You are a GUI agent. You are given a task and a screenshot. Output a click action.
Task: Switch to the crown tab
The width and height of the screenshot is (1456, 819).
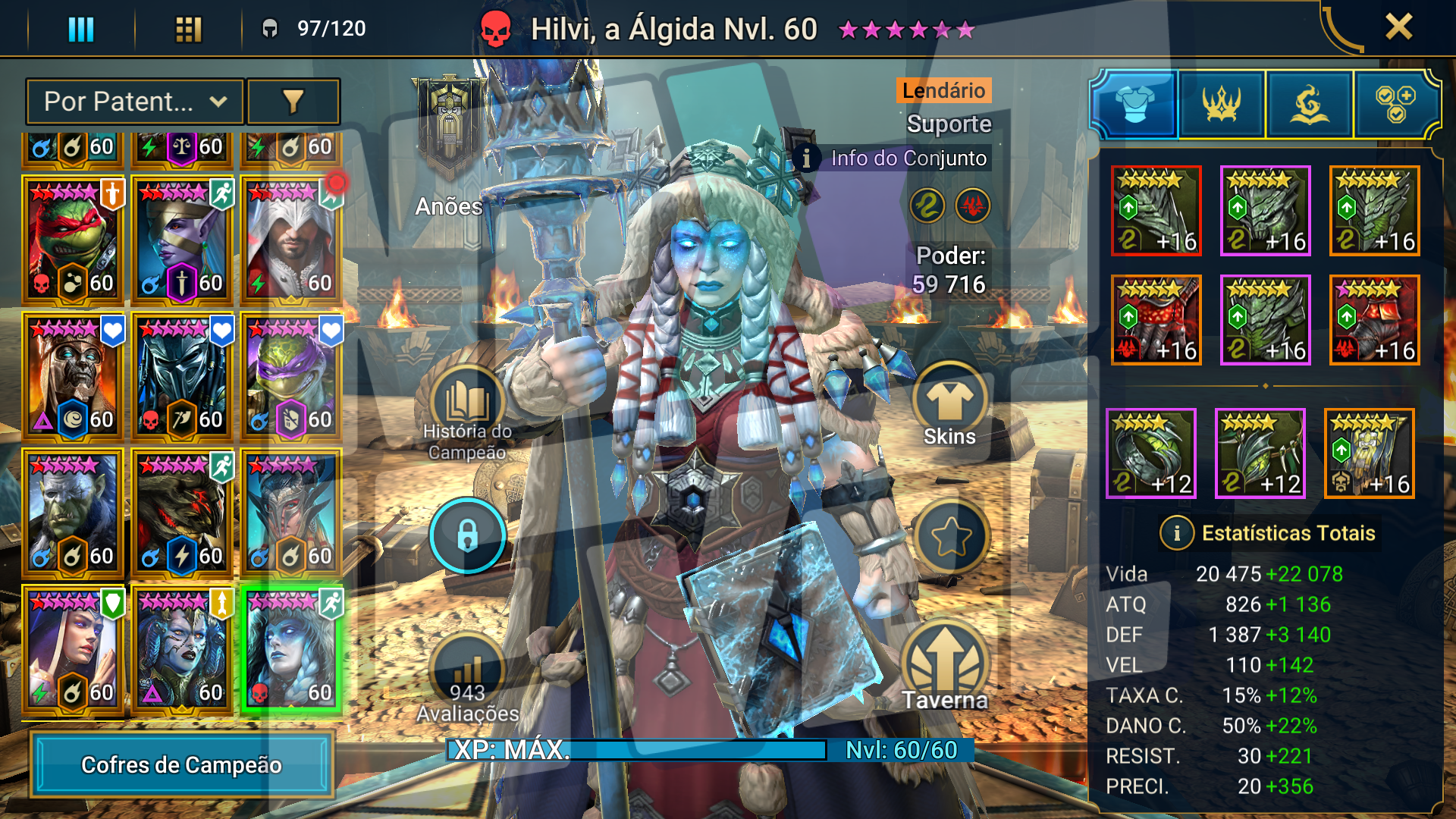point(1222,104)
